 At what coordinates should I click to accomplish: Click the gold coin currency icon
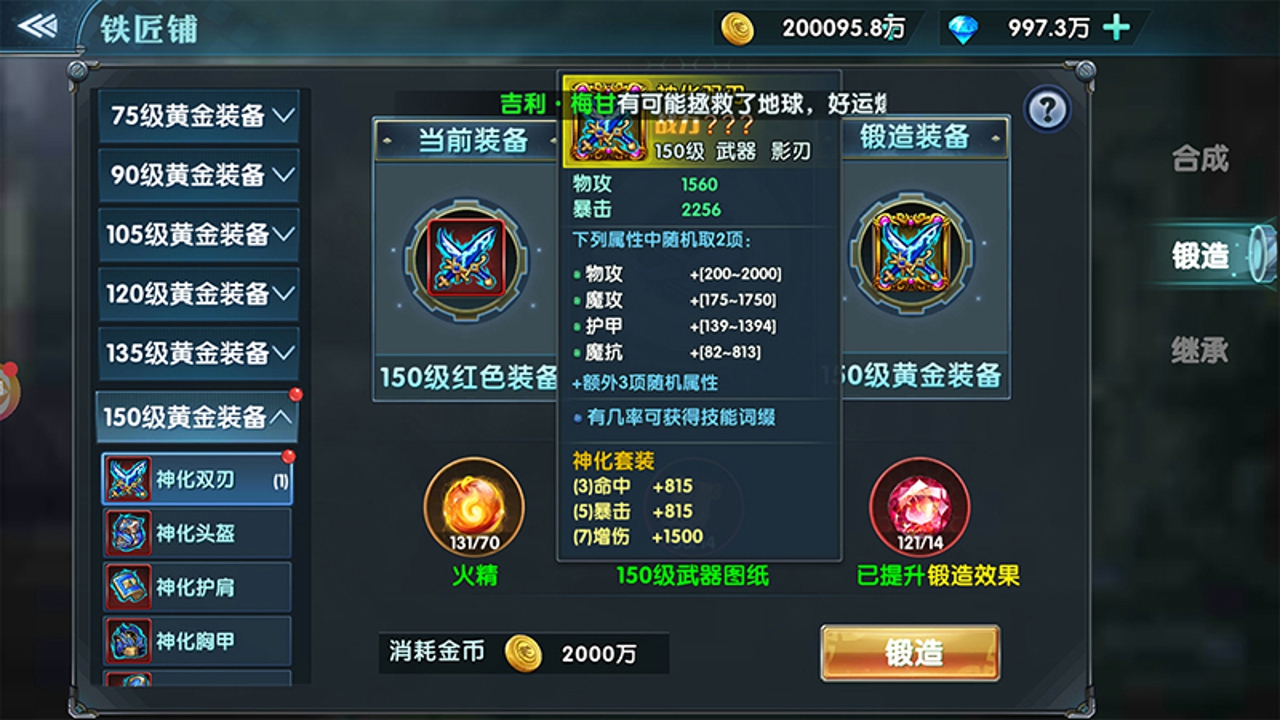click(736, 30)
